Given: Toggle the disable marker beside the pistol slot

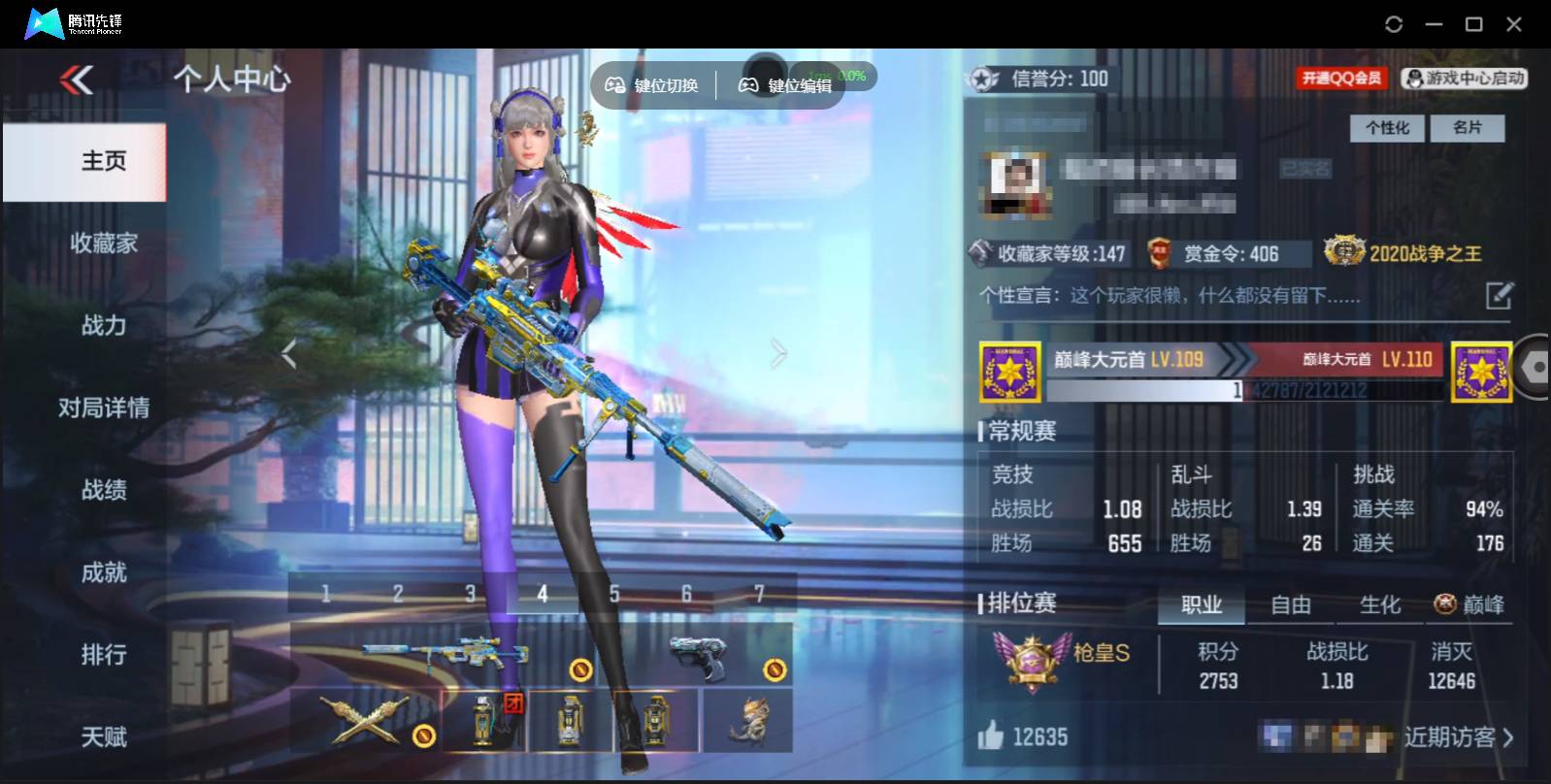Looking at the screenshot, I should coord(774,668).
